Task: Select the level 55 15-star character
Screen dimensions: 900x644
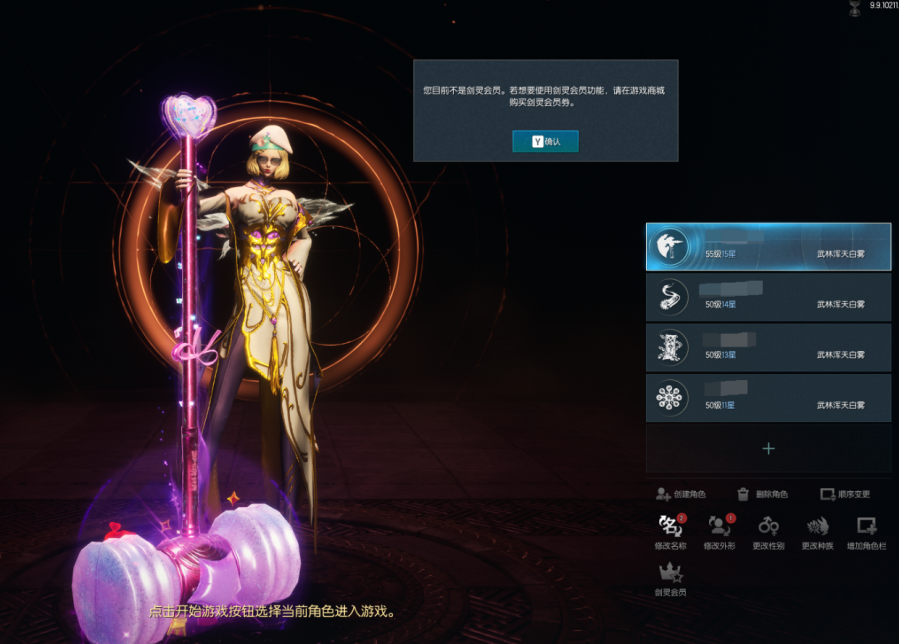Action: [768, 247]
